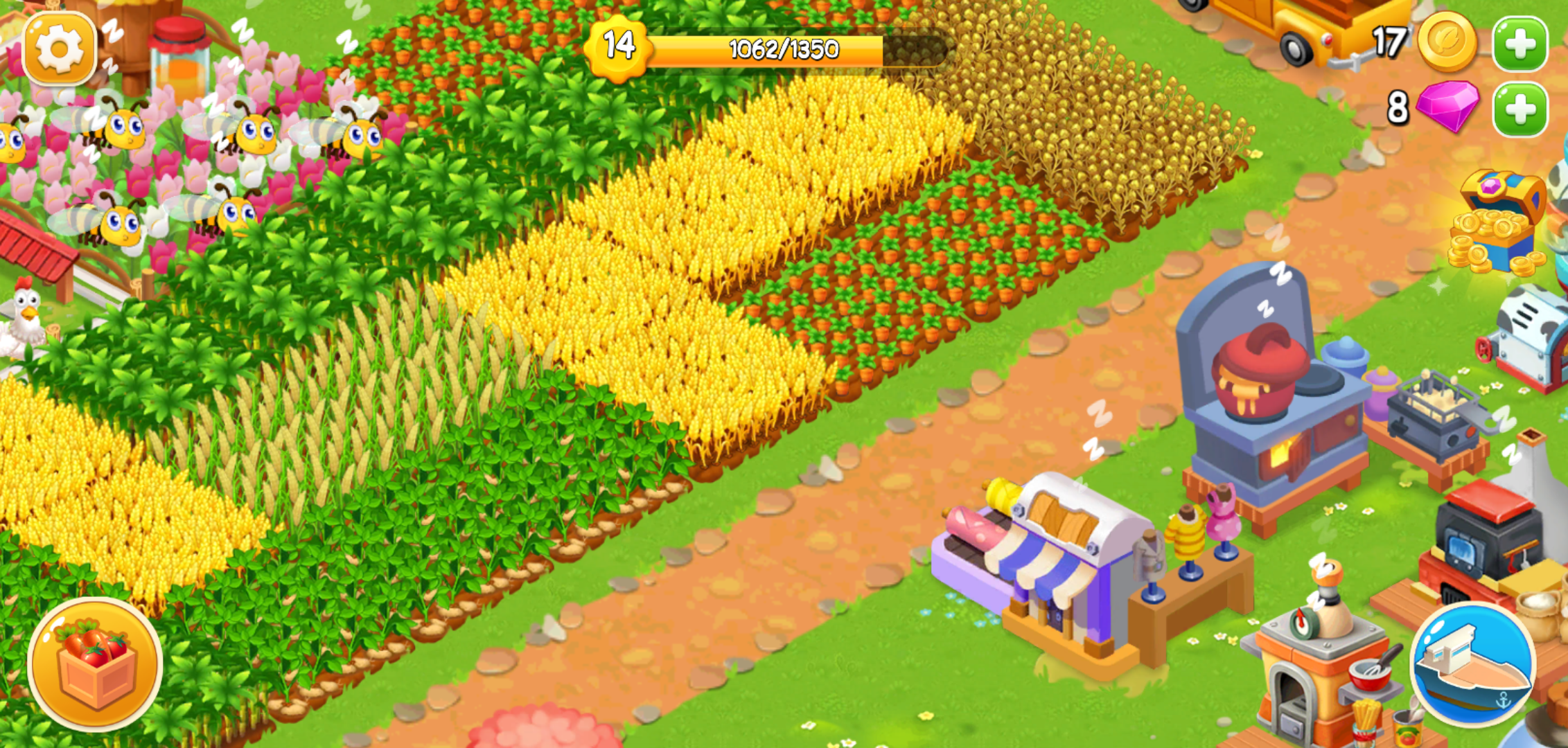
Task: Buy more gems with the plus button
Action: click(x=1521, y=111)
